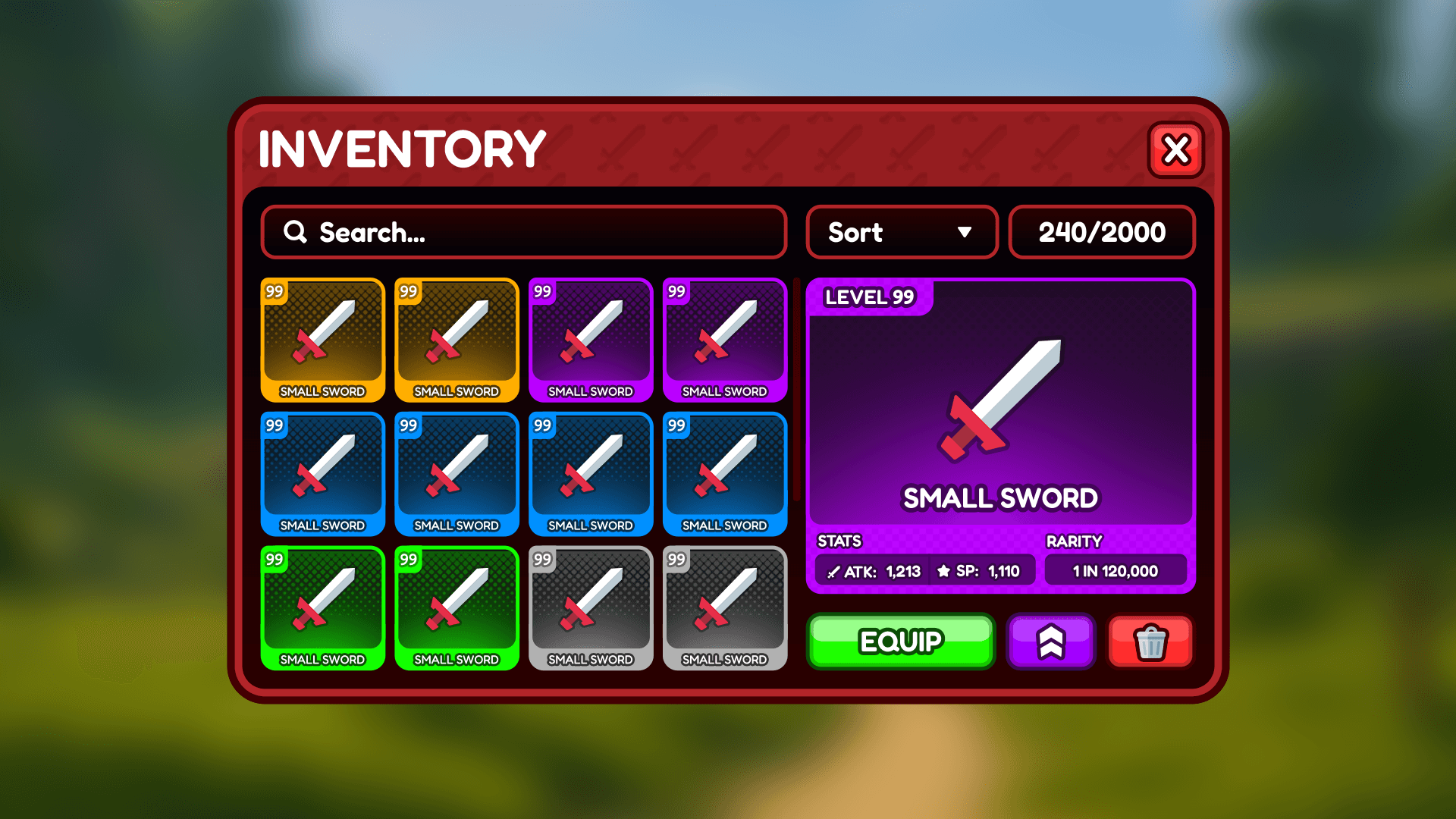Select the STATS label

point(837,541)
